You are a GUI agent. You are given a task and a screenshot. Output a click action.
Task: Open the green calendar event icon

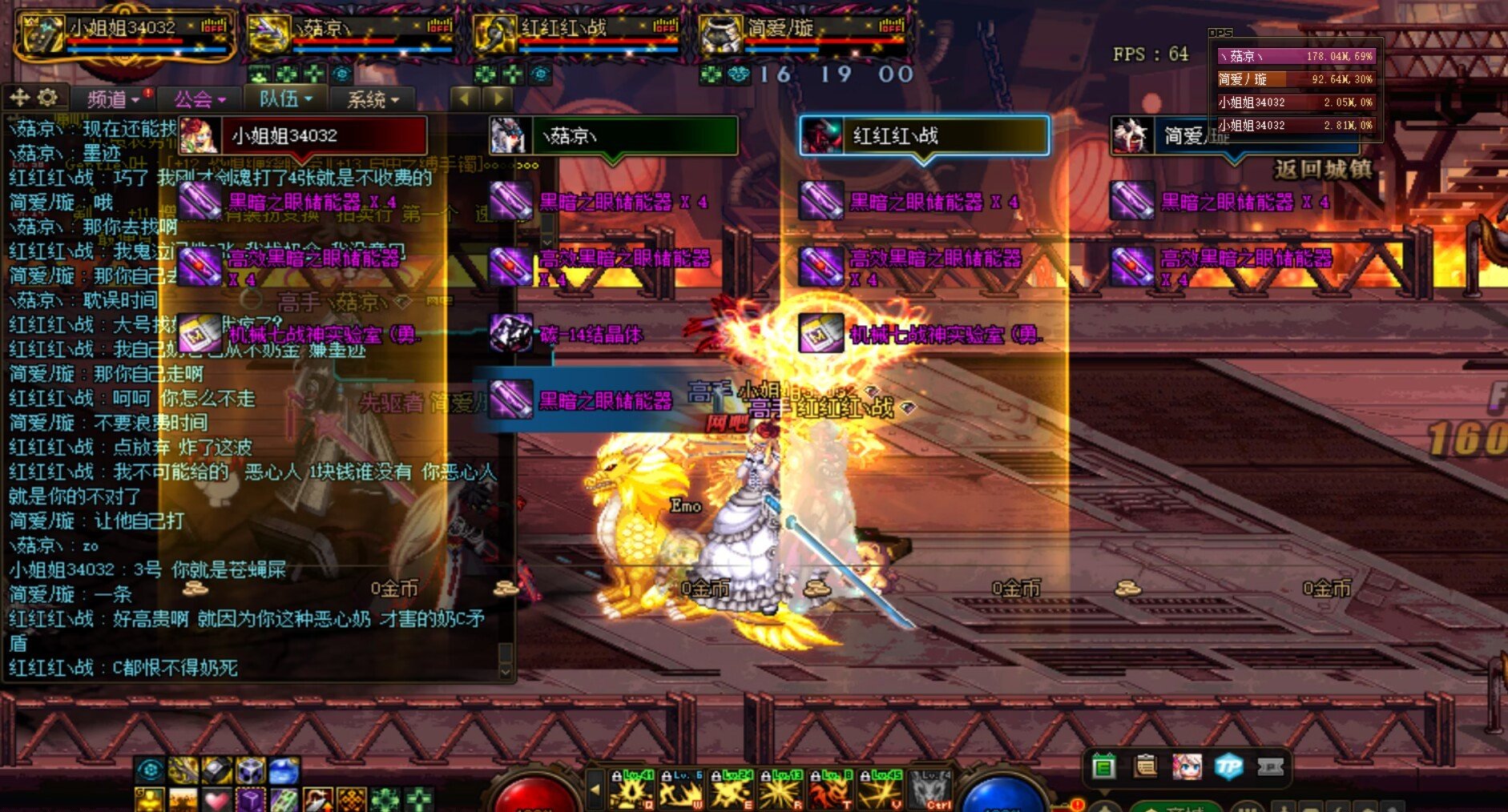coord(1103,768)
